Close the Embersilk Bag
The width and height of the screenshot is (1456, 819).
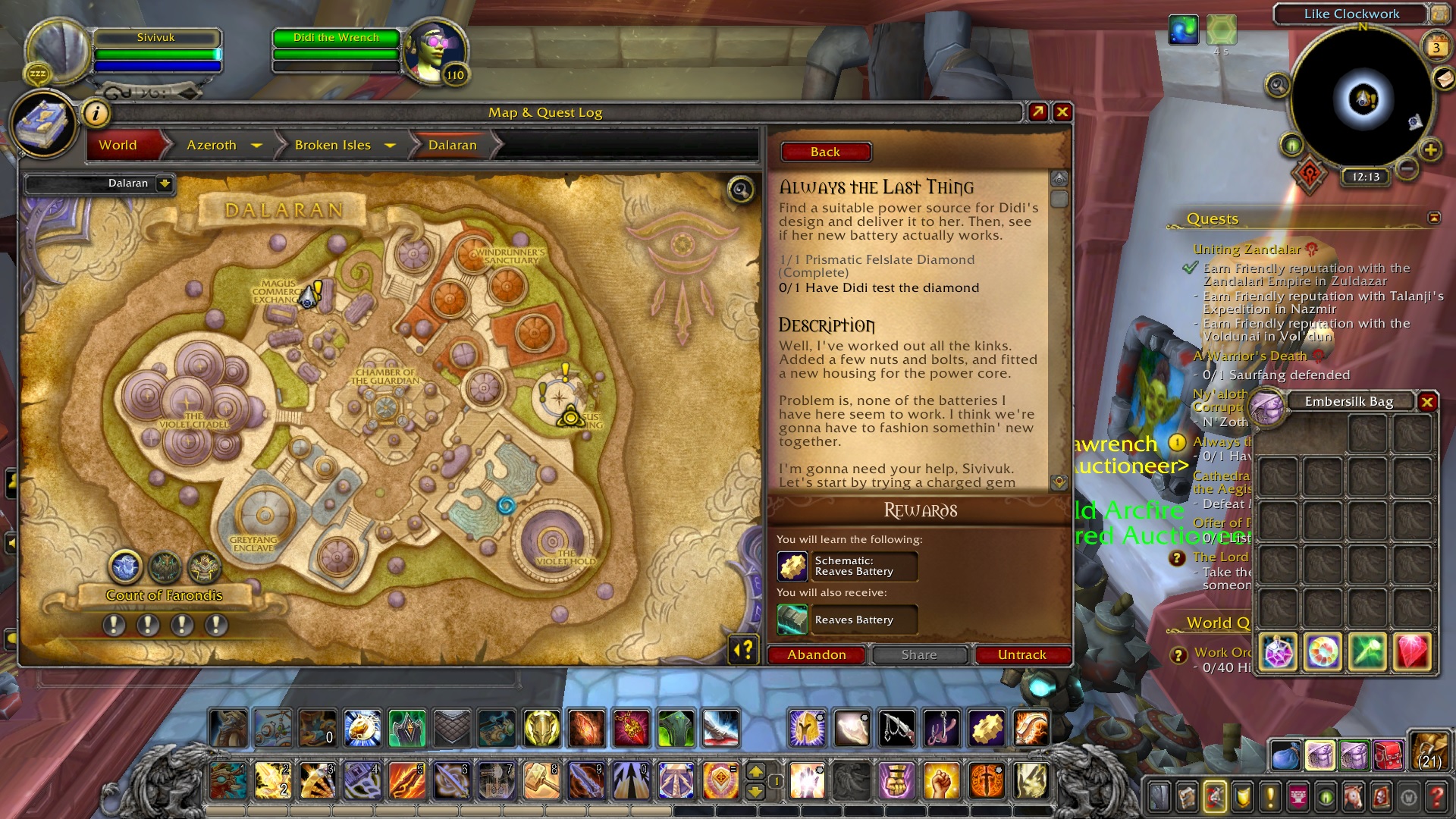[1427, 402]
